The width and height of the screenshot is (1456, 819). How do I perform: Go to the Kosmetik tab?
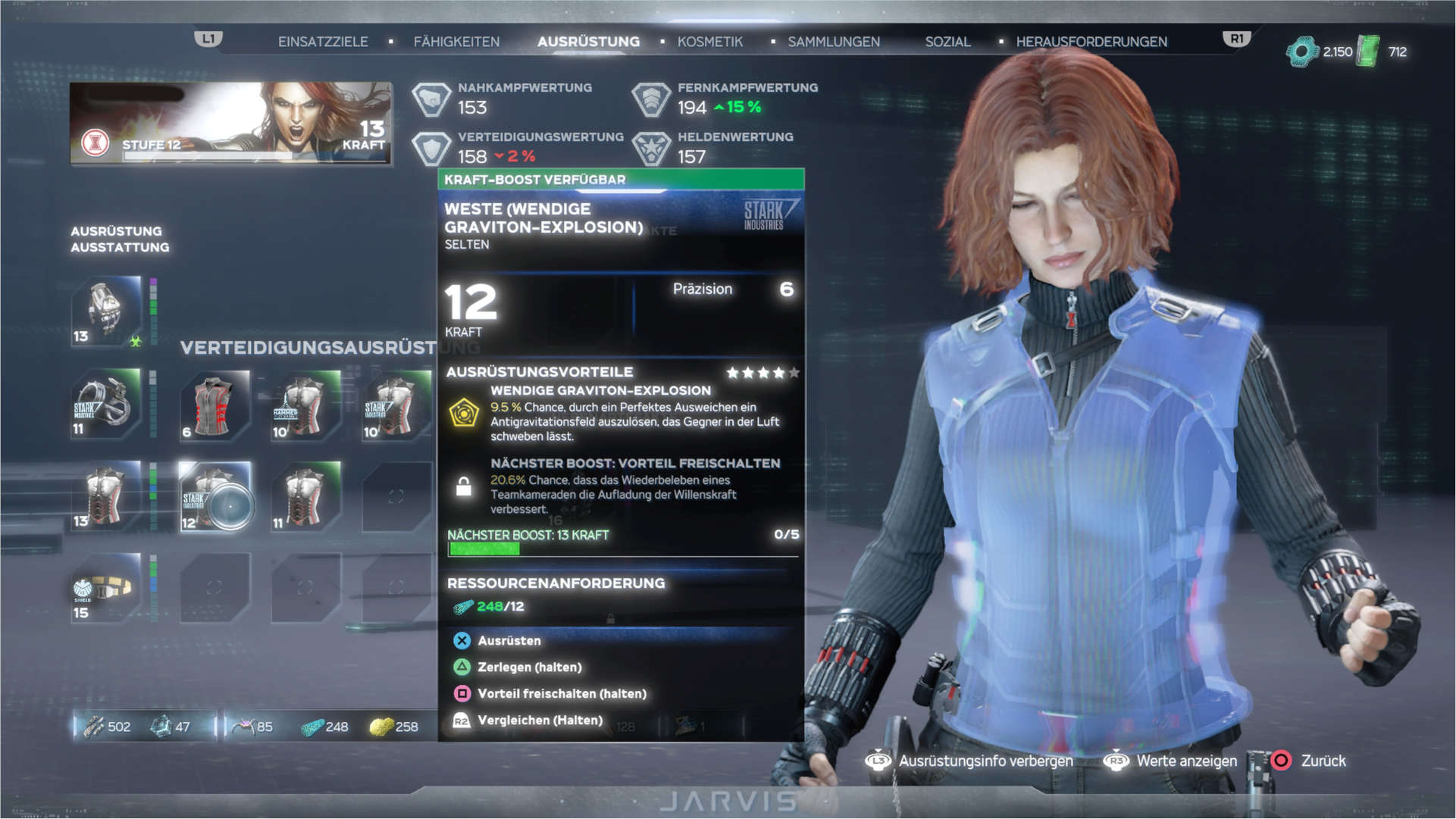709,42
